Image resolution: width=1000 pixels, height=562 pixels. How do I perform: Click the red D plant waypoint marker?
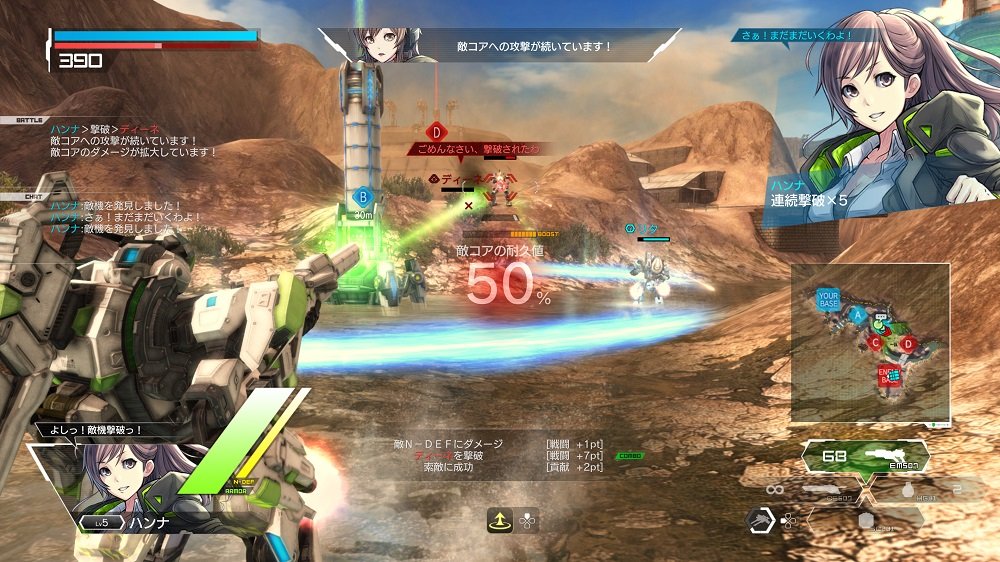pos(436,131)
